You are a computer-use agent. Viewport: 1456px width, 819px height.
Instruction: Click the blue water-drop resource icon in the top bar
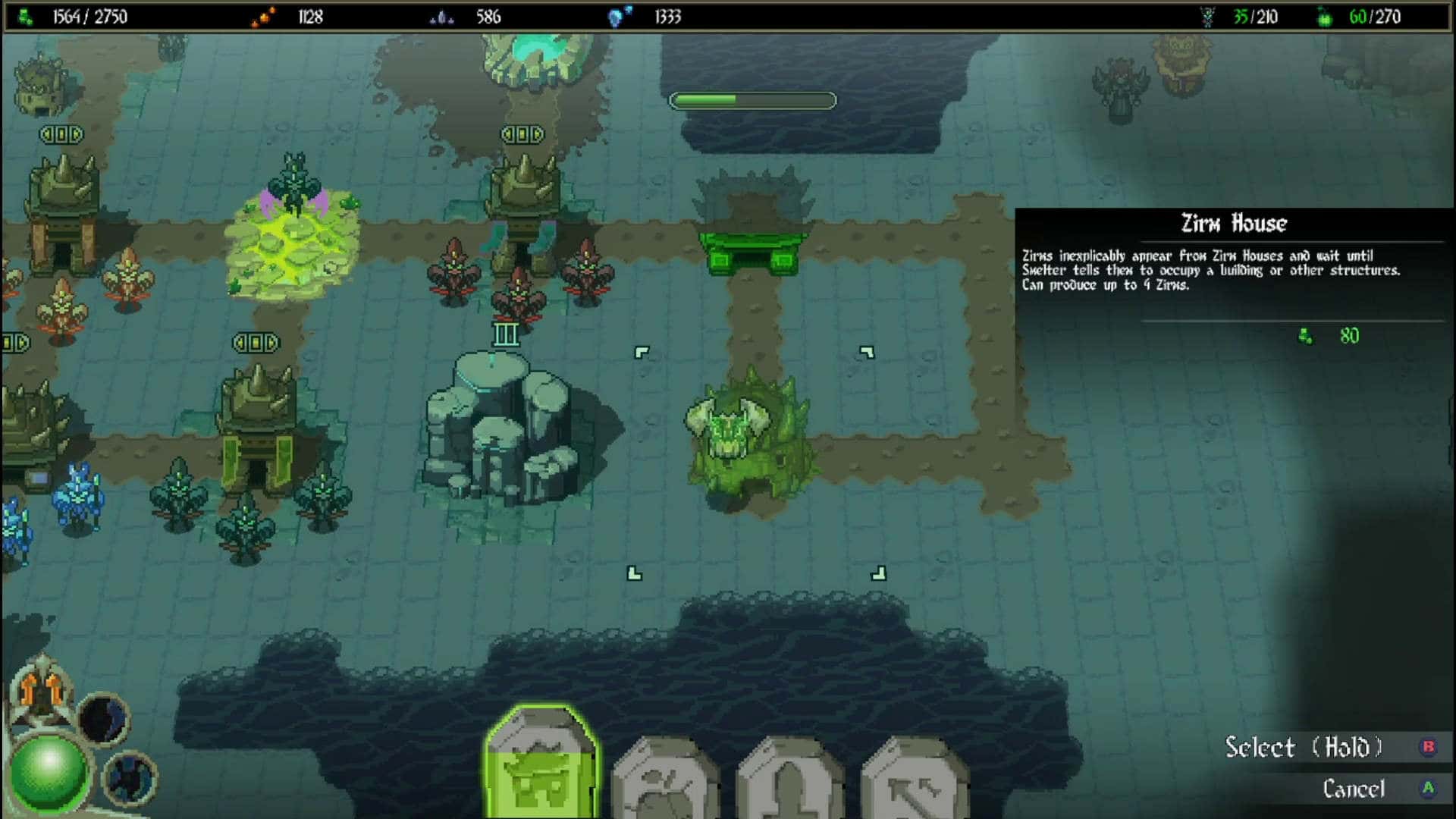pos(616,15)
